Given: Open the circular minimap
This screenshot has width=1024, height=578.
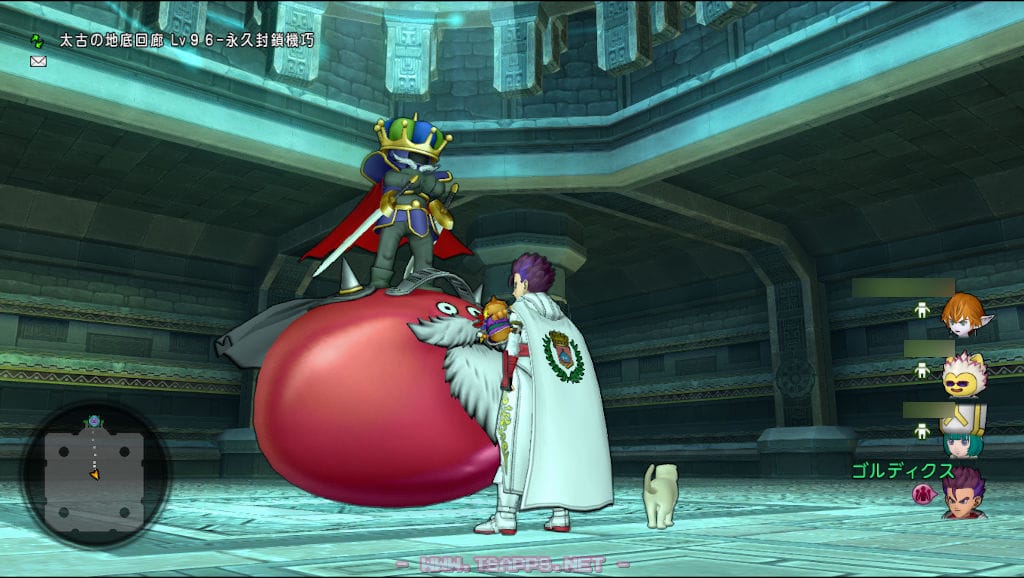Looking at the screenshot, I should [94, 473].
